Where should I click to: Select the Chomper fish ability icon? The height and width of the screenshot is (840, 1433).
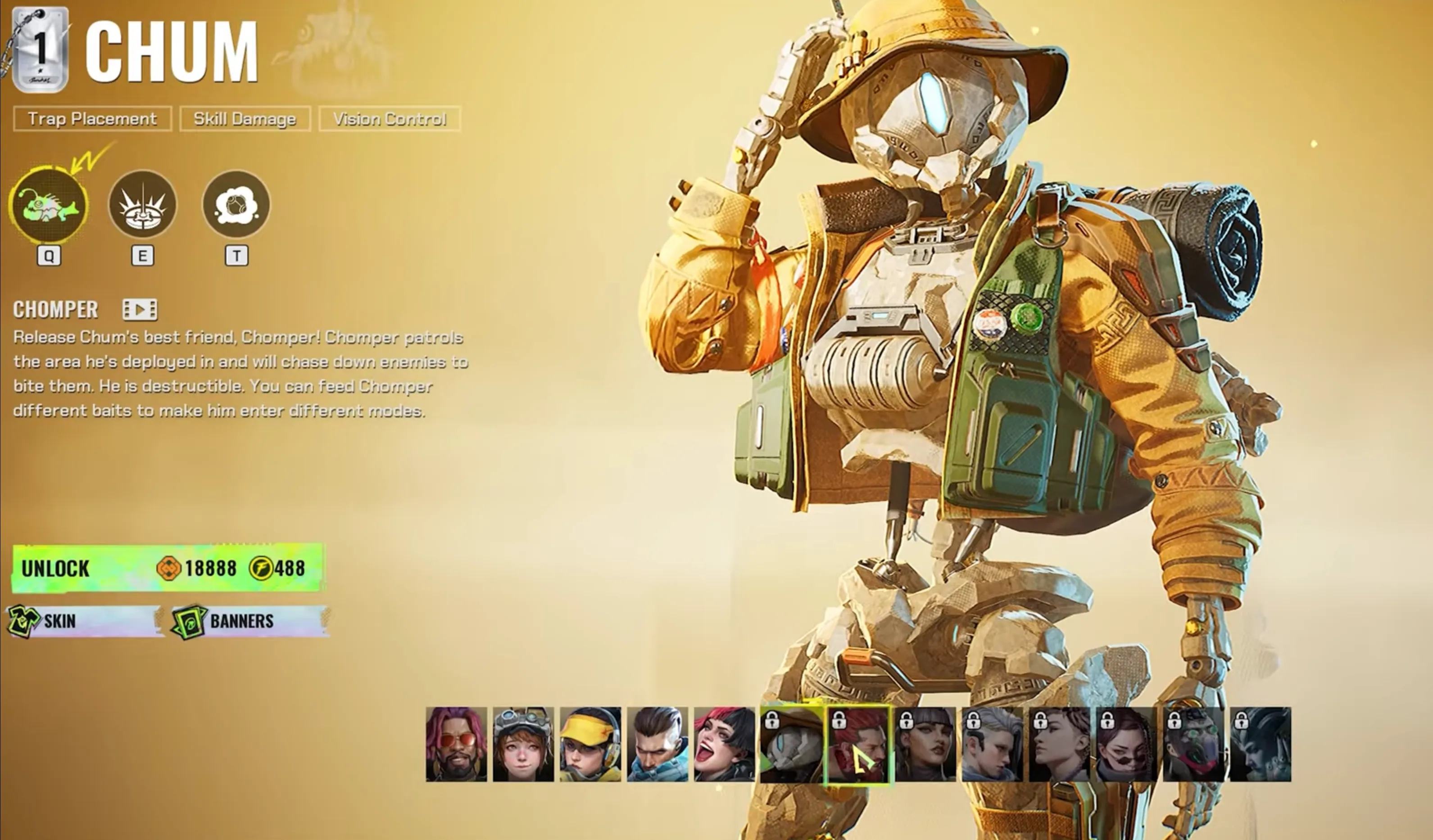pyautogui.click(x=49, y=205)
